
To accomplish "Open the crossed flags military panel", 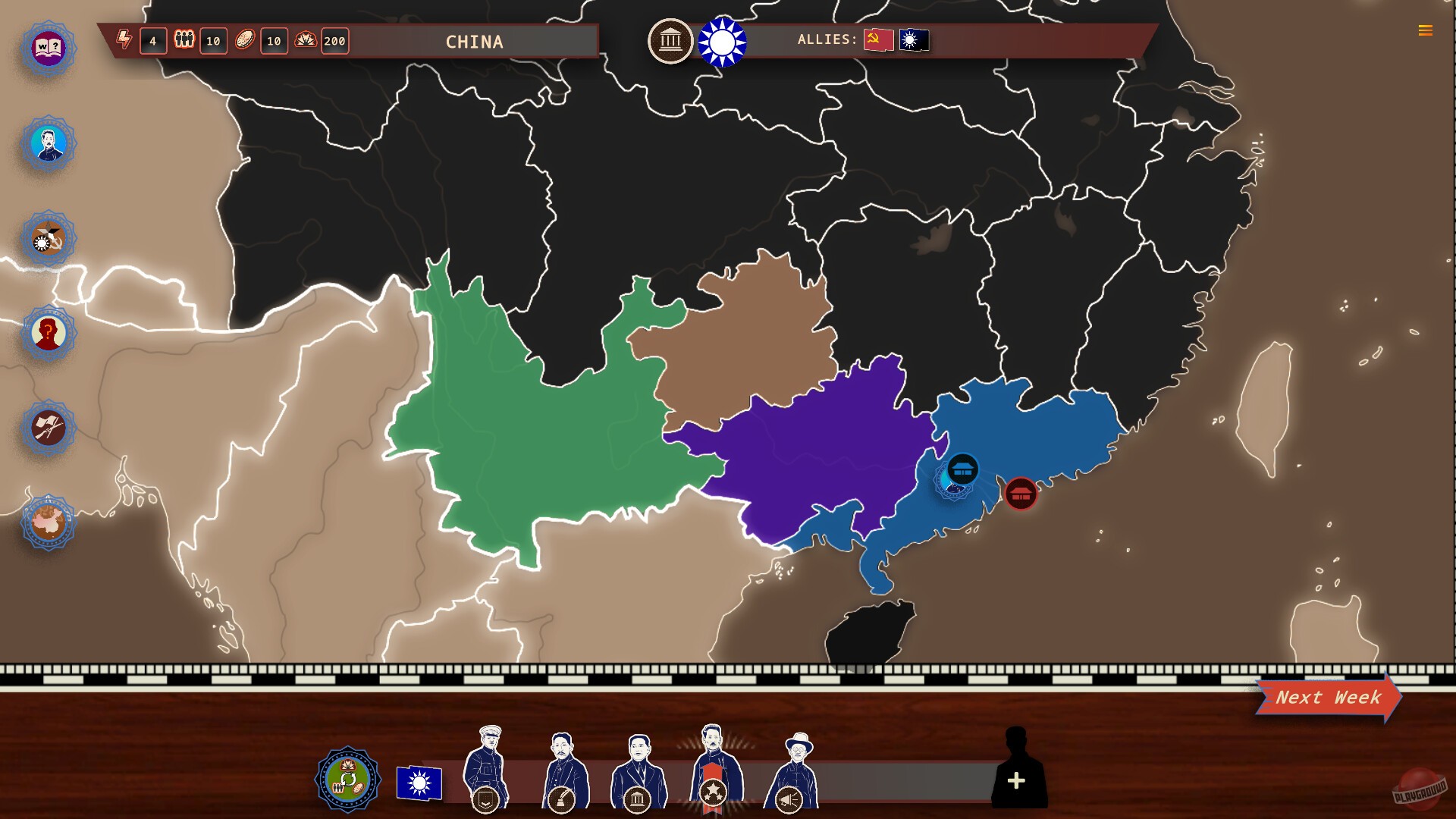I will pos(47,427).
